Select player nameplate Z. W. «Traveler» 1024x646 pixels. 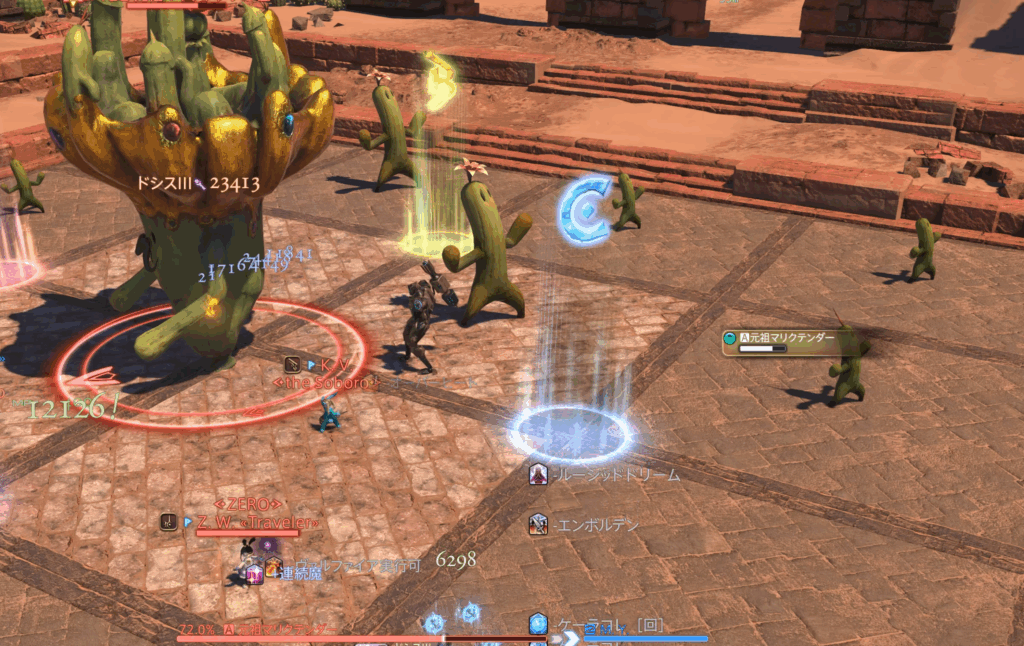click(x=257, y=522)
